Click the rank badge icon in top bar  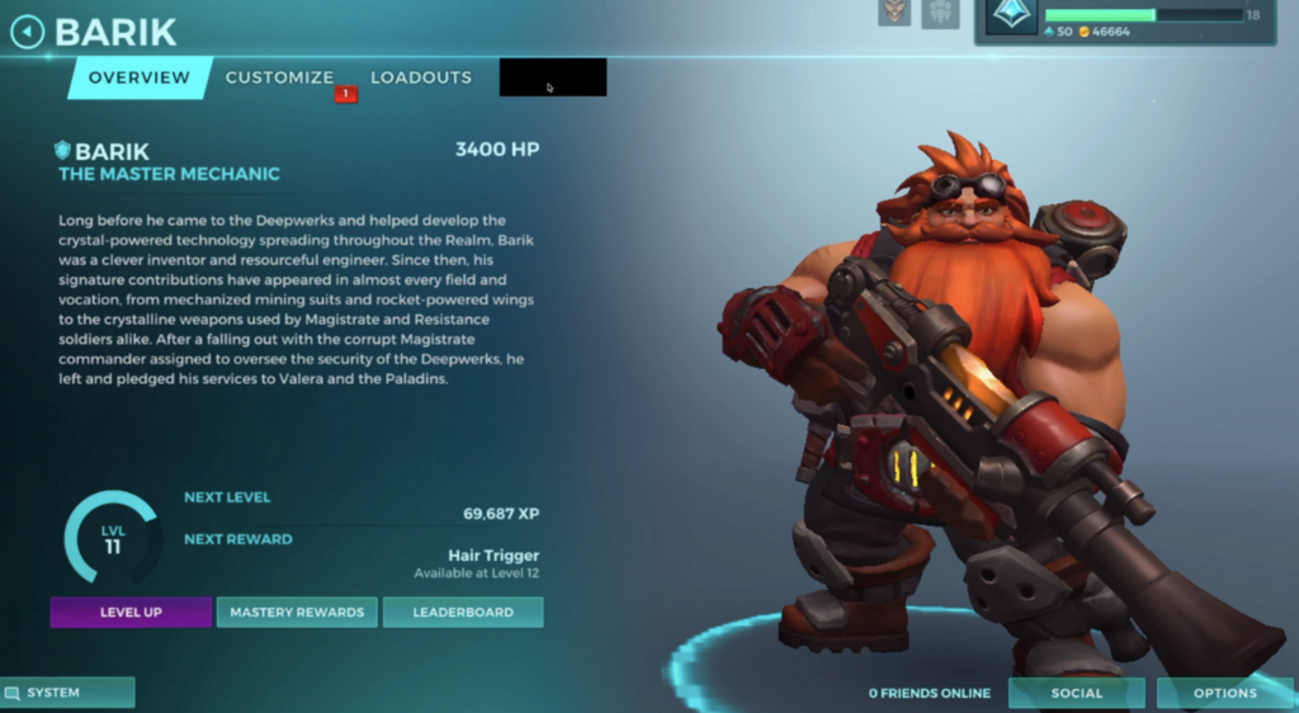tap(895, 12)
